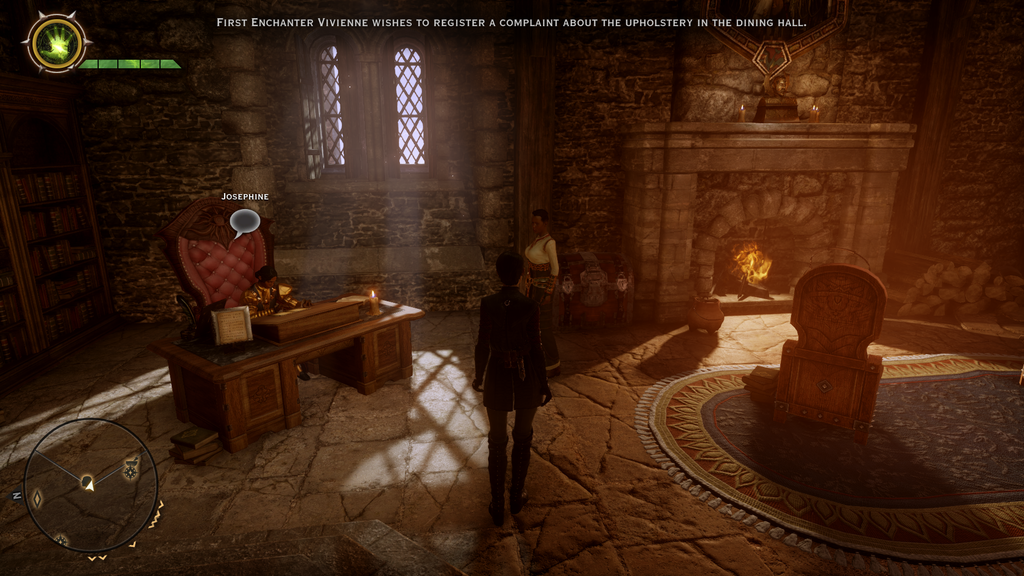The width and height of the screenshot is (1024, 576).
Task: Click the north indicator on the minimap
Action: pos(17,497)
